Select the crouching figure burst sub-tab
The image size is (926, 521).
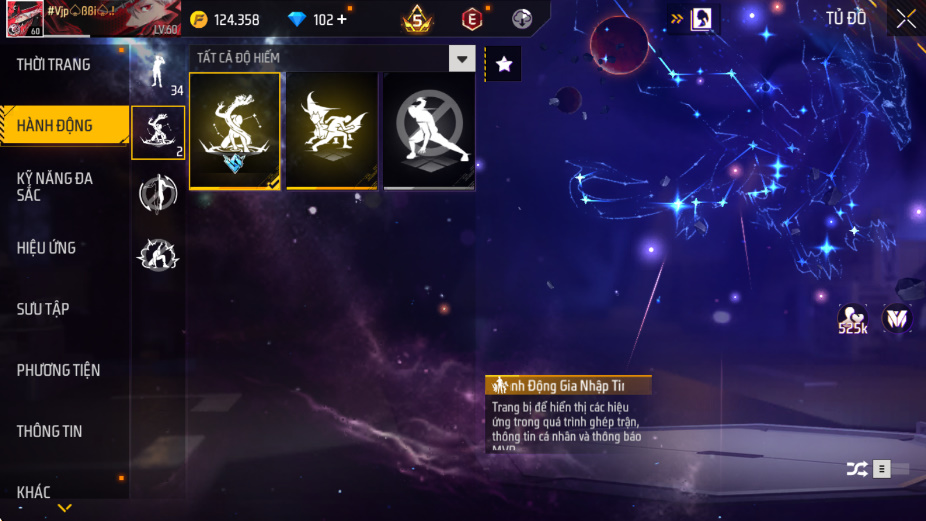point(158,255)
